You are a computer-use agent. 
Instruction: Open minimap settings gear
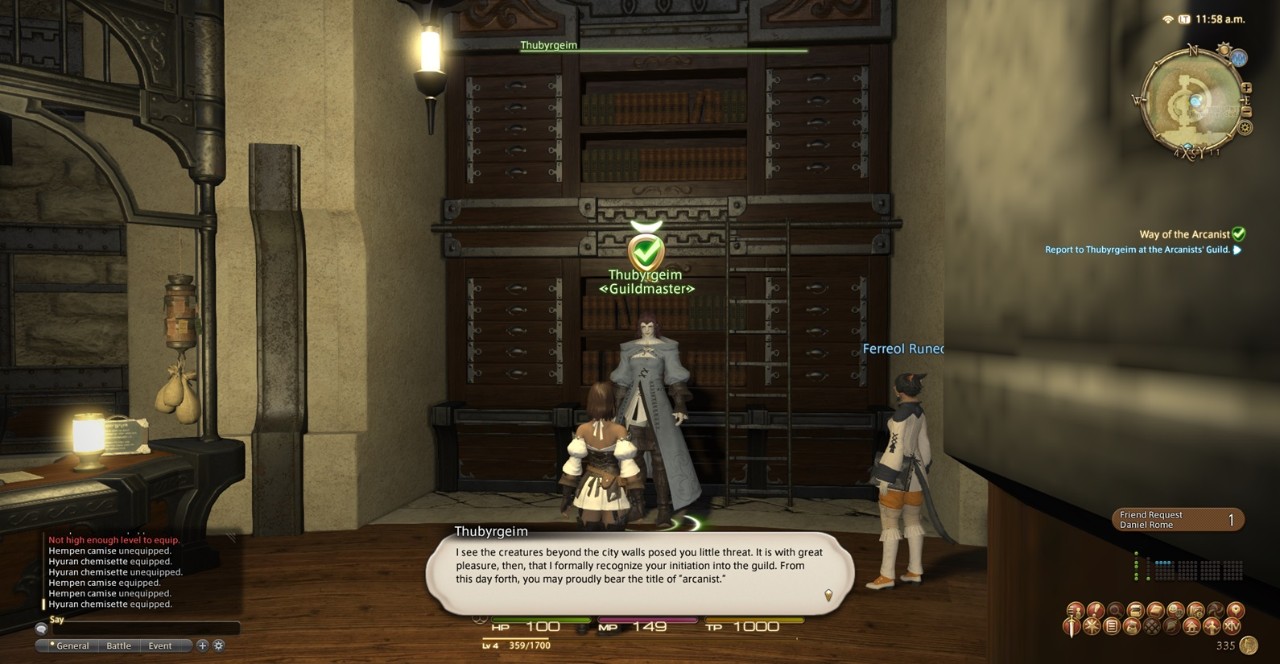1245,127
